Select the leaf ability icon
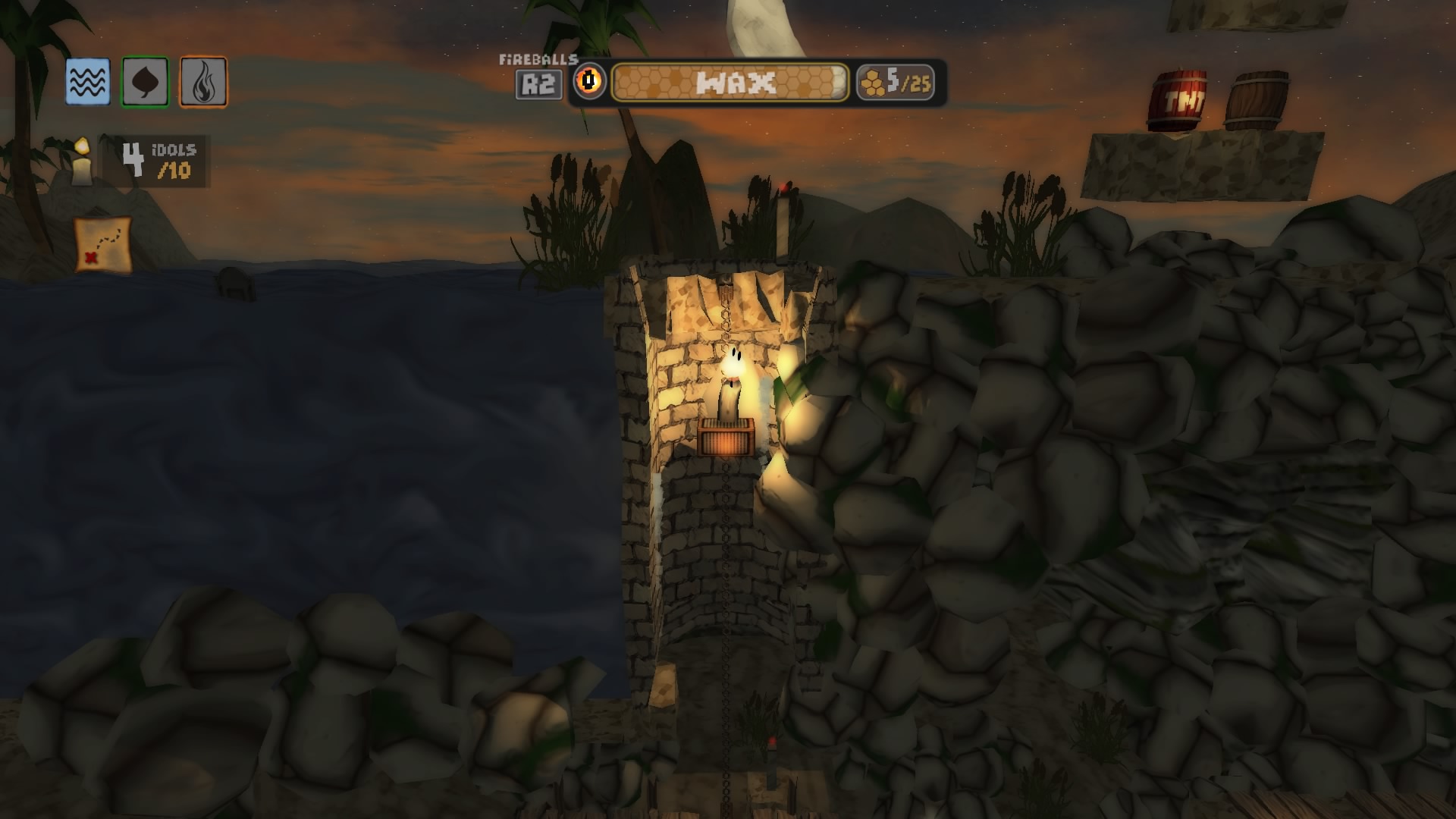Screen dimensions: 1456x819 click(145, 82)
